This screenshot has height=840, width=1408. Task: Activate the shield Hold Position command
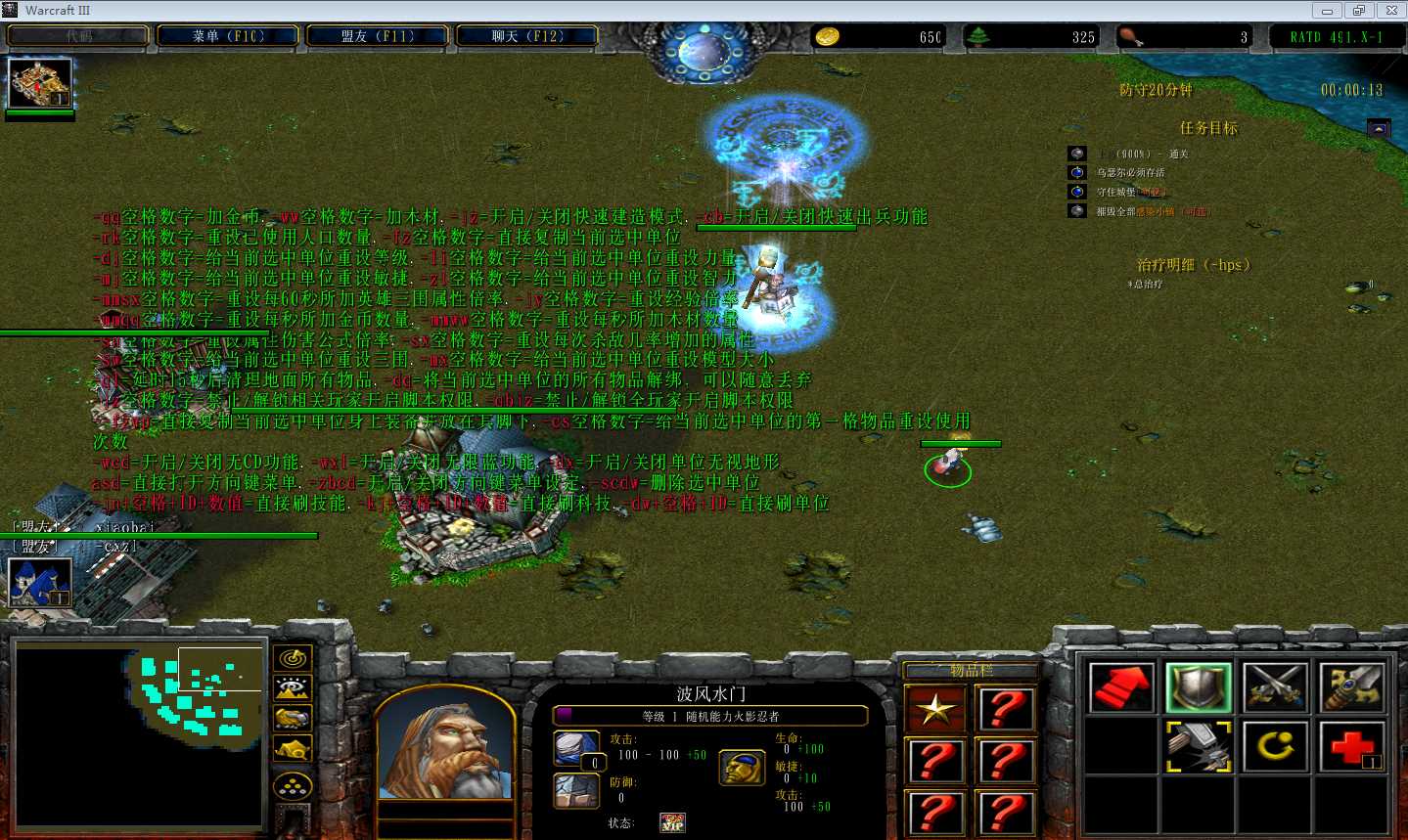point(1198,687)
